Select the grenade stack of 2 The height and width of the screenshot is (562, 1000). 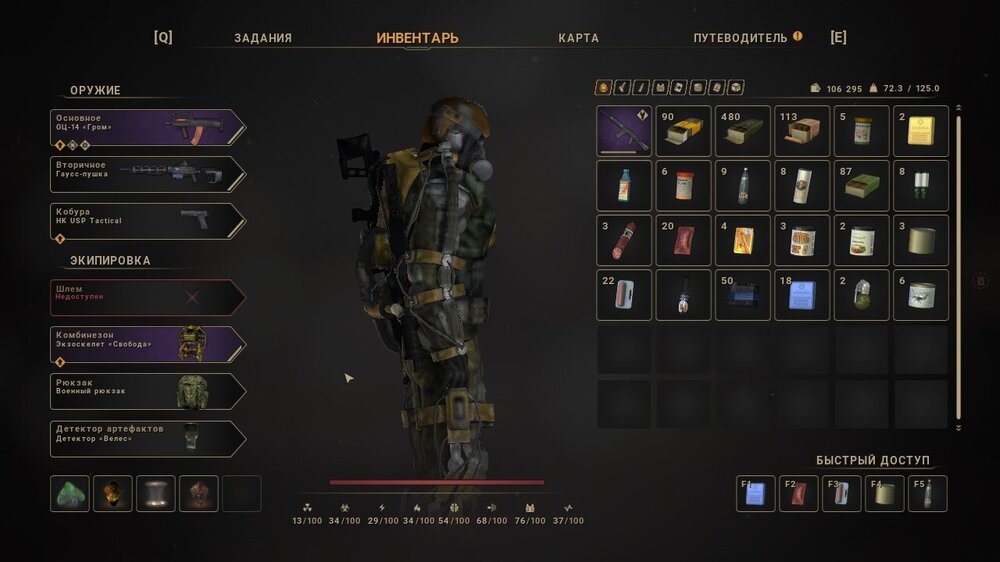click(x=862, y=295)
